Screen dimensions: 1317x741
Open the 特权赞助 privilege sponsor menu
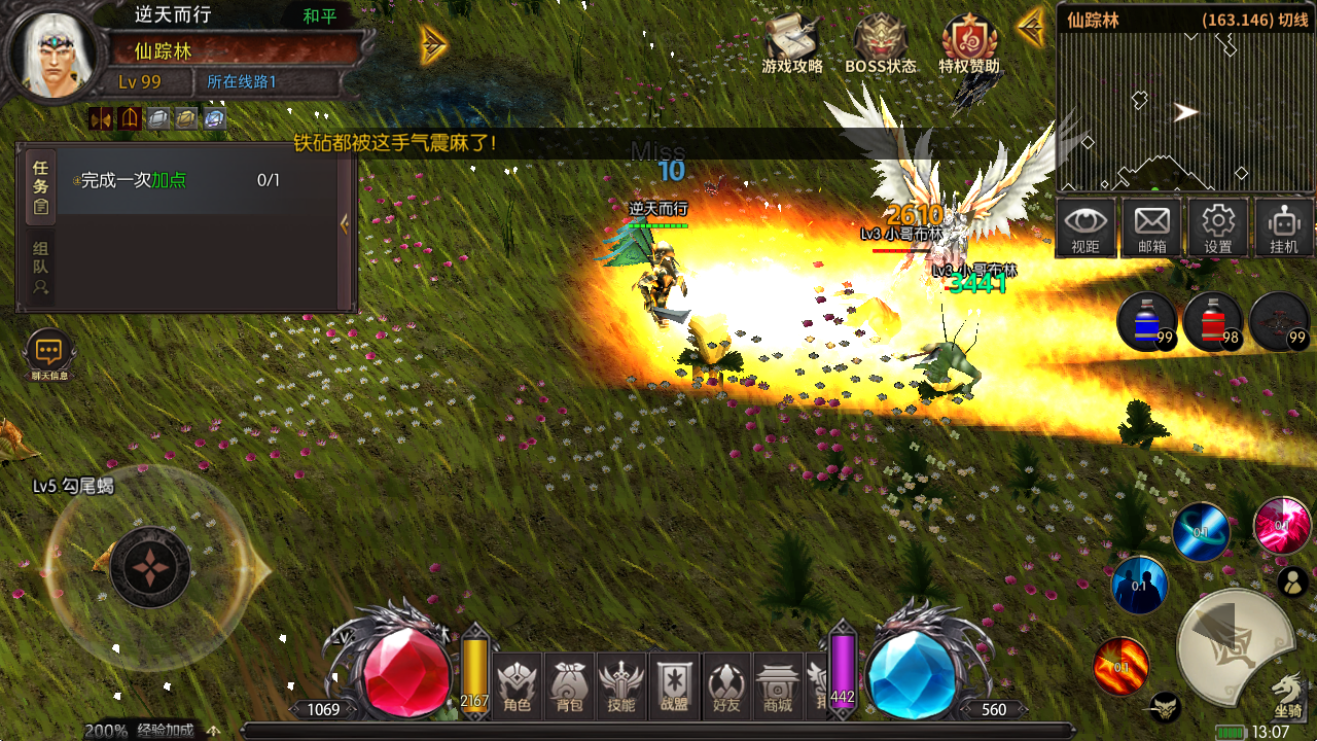coord(969,45)
